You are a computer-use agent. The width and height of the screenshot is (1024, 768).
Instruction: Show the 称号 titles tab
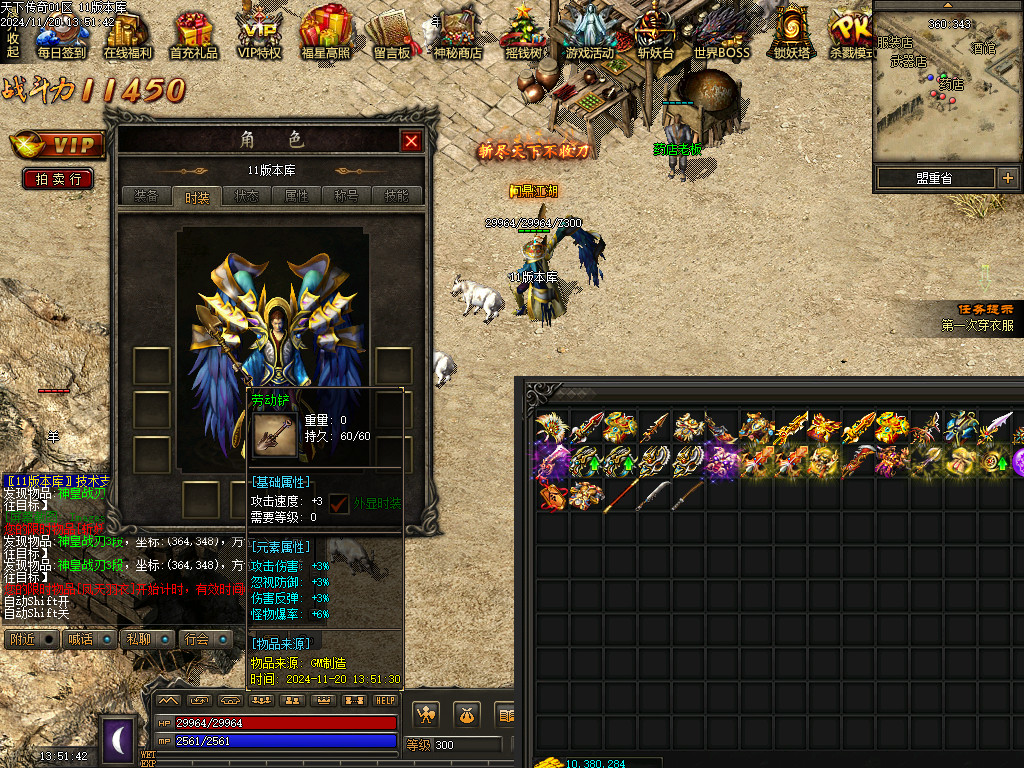346,196
